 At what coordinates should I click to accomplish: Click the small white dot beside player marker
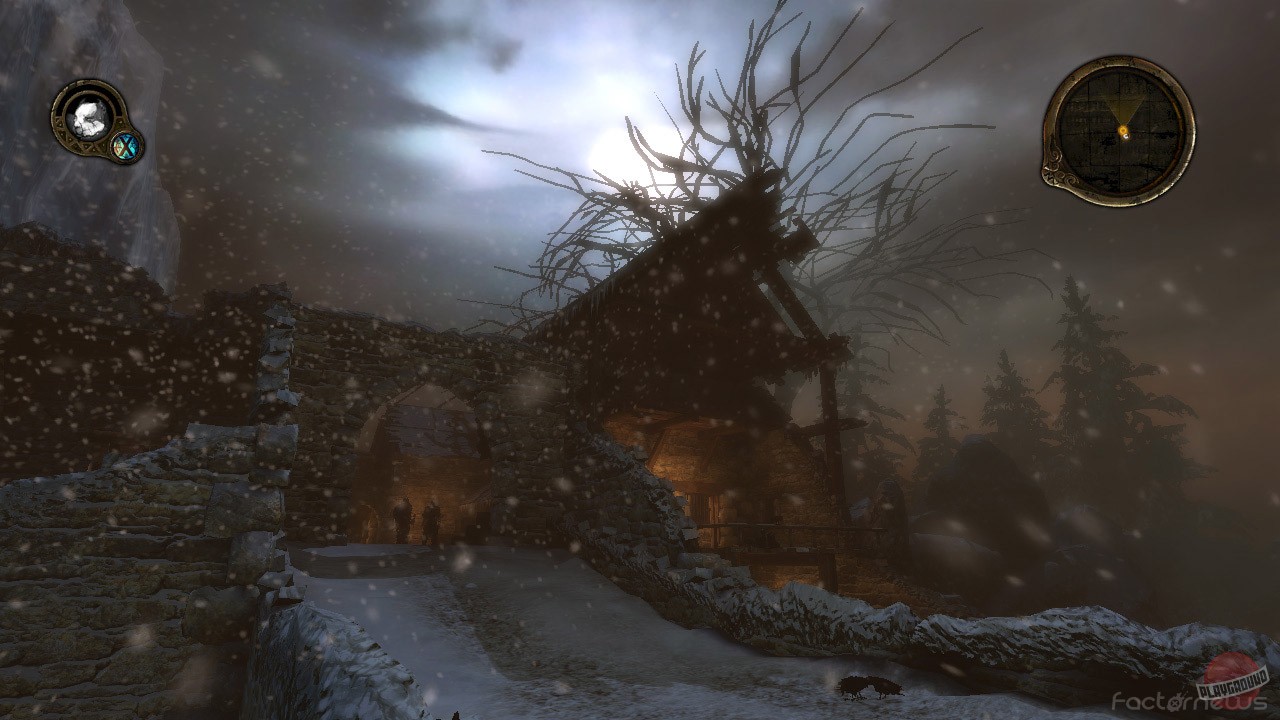point(1126,135)
